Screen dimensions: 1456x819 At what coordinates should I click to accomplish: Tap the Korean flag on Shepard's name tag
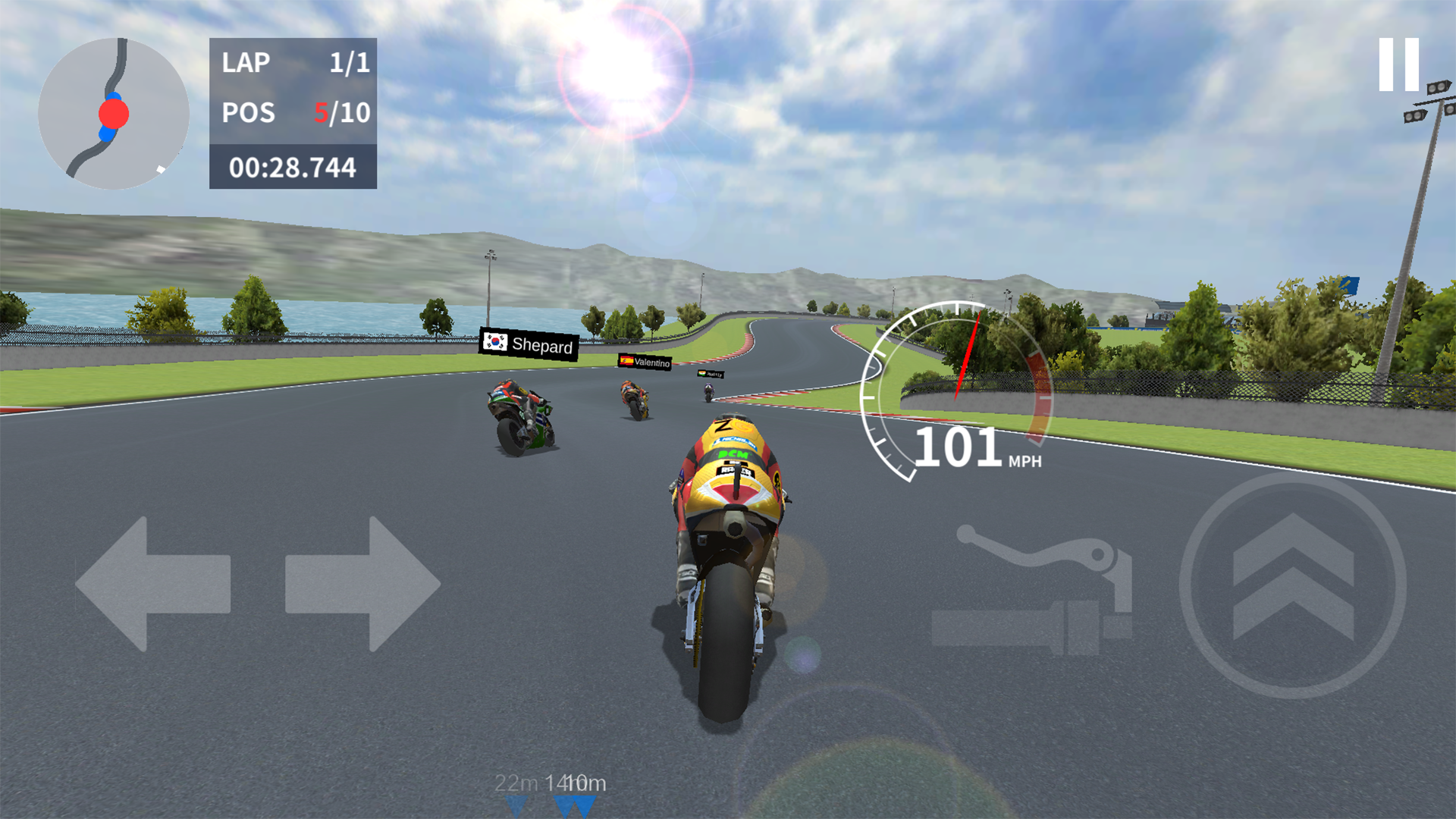(497, 343)
